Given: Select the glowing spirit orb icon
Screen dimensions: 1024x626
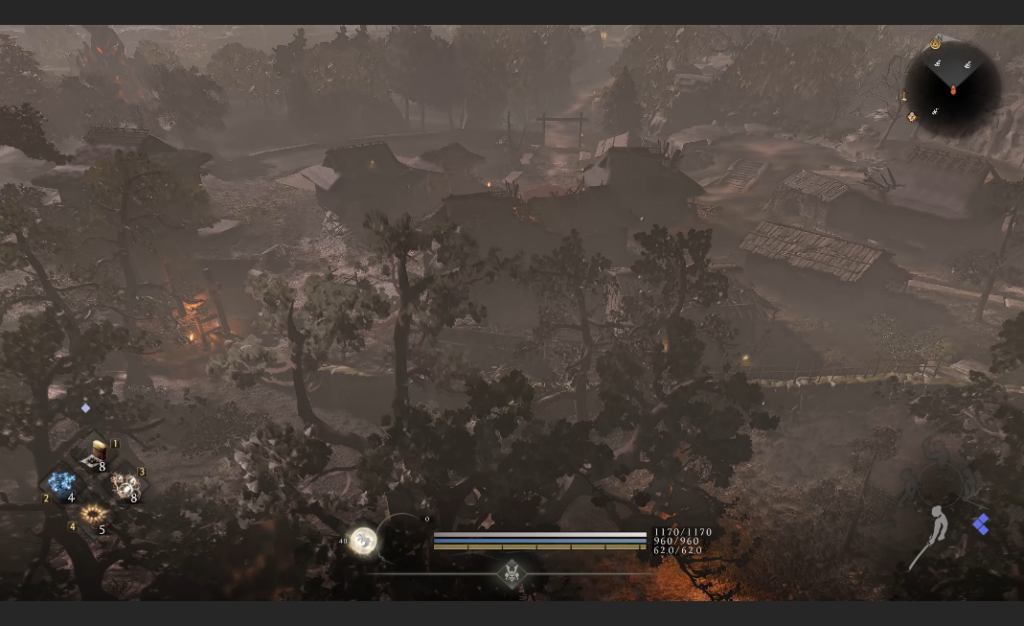Looking at the screenshot, I should [363, 541].
